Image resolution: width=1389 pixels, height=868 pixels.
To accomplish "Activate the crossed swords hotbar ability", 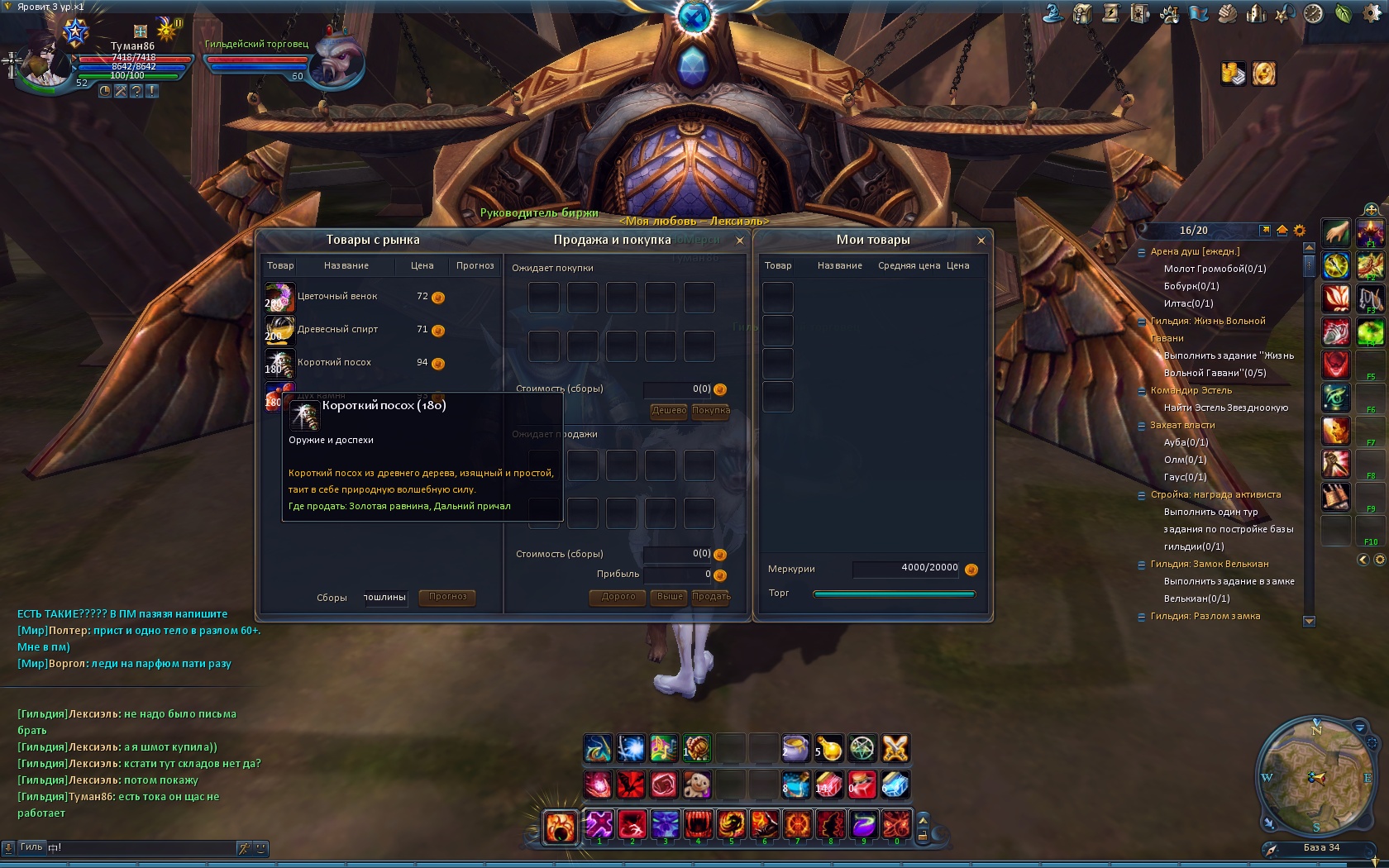I will 895,749.
